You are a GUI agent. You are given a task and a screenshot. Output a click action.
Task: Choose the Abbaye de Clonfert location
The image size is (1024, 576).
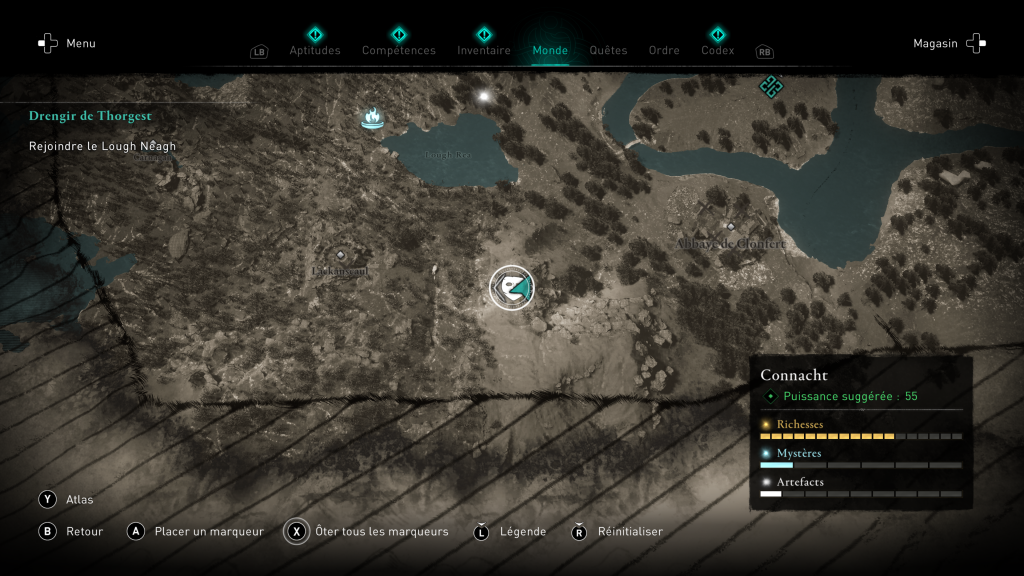(x=731, y=242)
